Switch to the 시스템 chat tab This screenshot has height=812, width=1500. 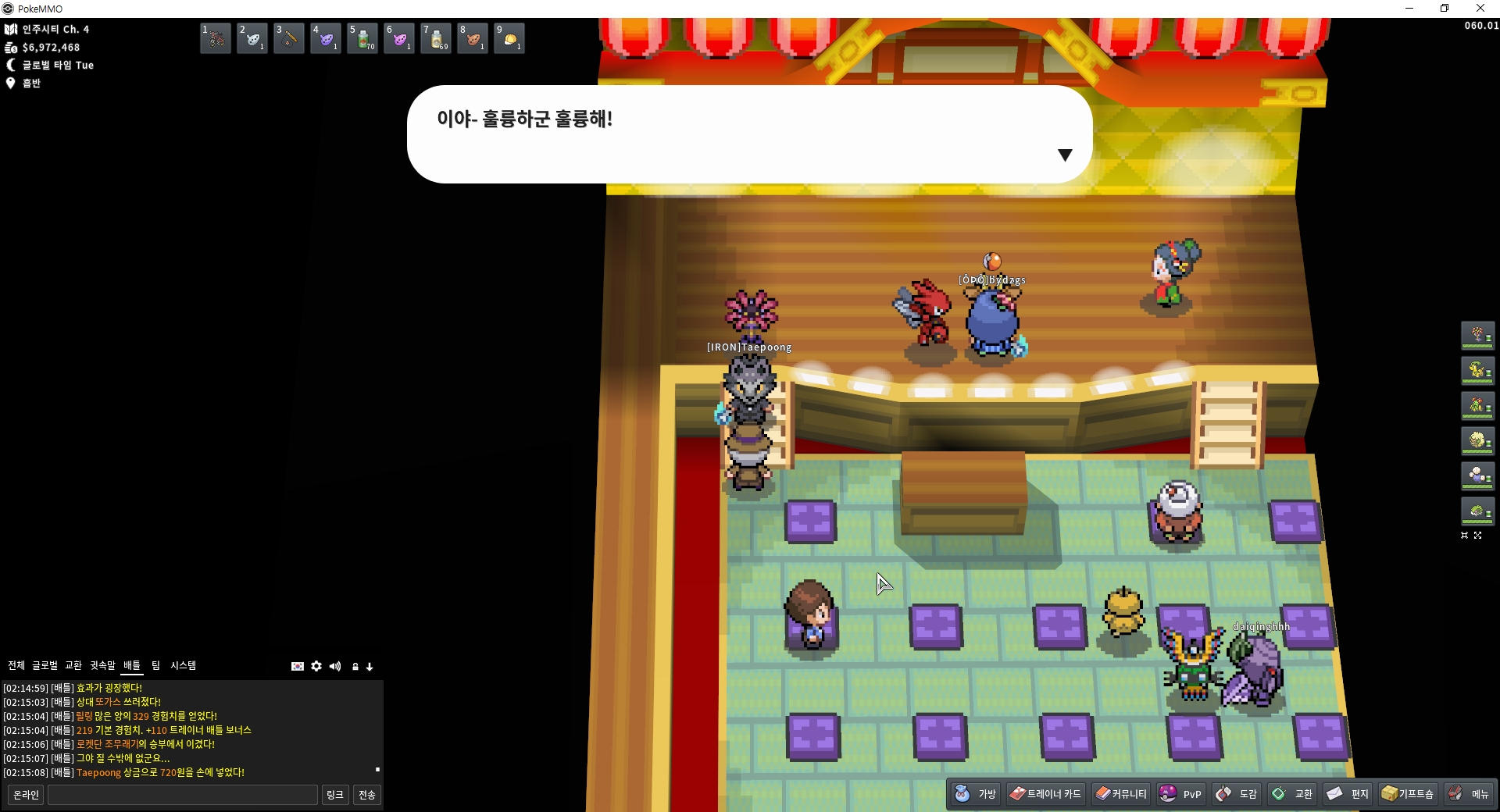tap(184, 665)
